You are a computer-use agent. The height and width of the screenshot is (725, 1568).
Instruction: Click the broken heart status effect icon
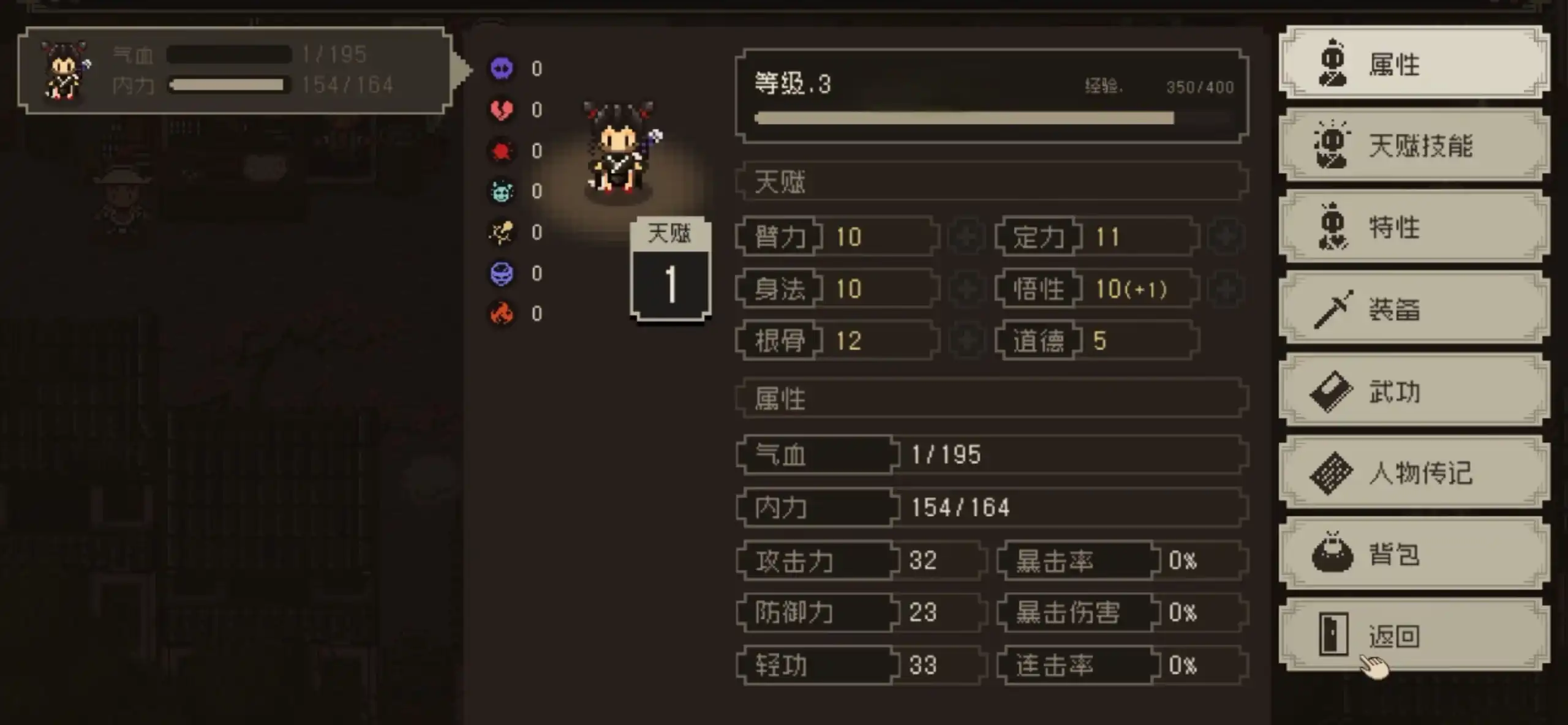coord(502,110)
